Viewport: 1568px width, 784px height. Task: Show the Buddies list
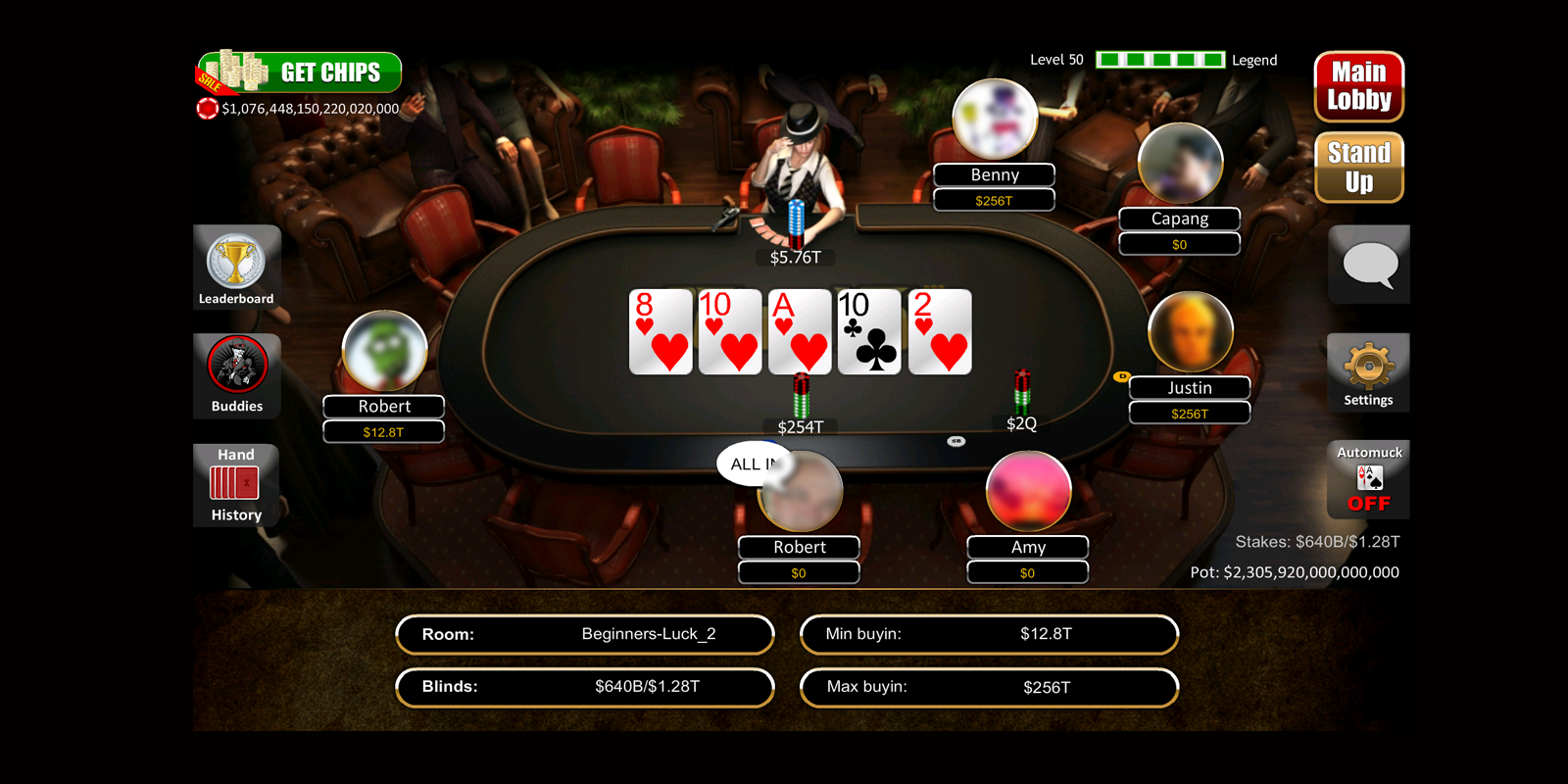coord(237,375)
